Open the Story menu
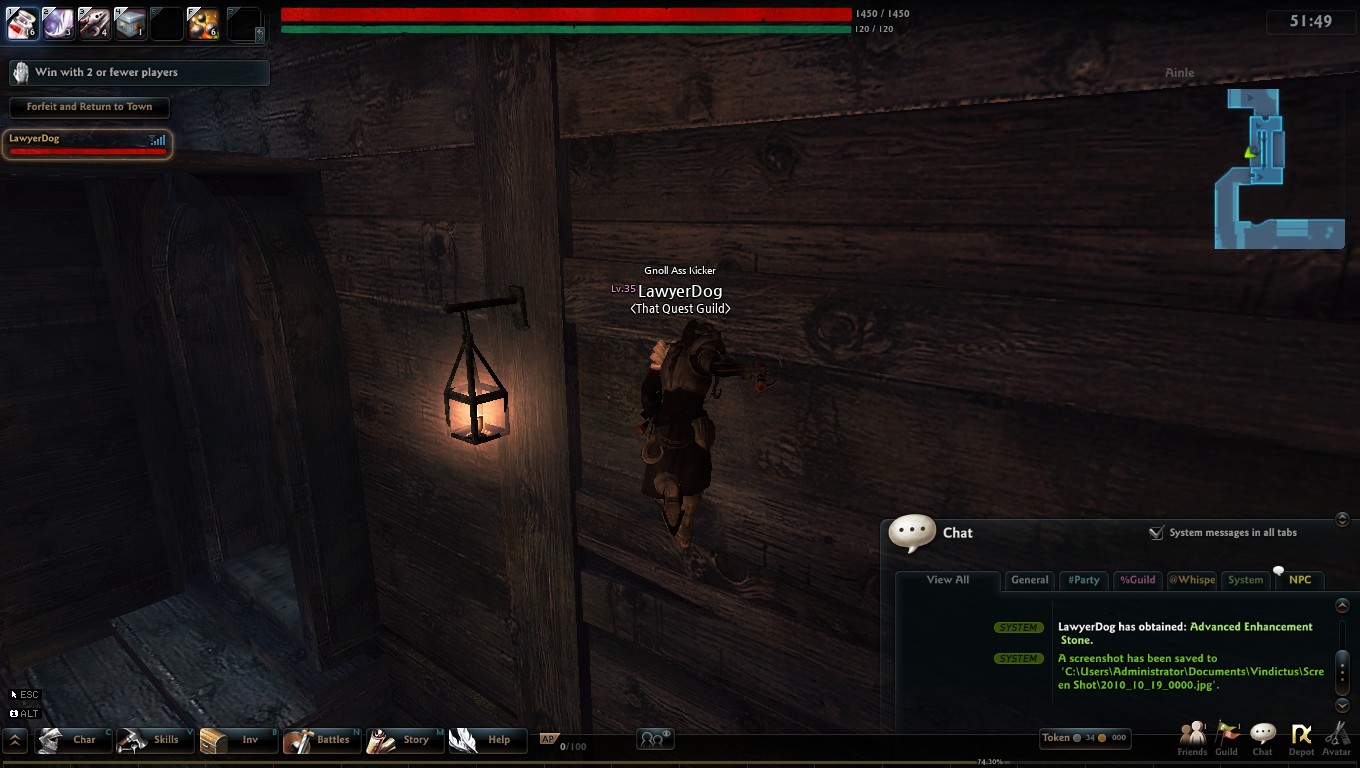Image resolution: width=1360 pixels, height=768 pixels. tap(404, 740)
